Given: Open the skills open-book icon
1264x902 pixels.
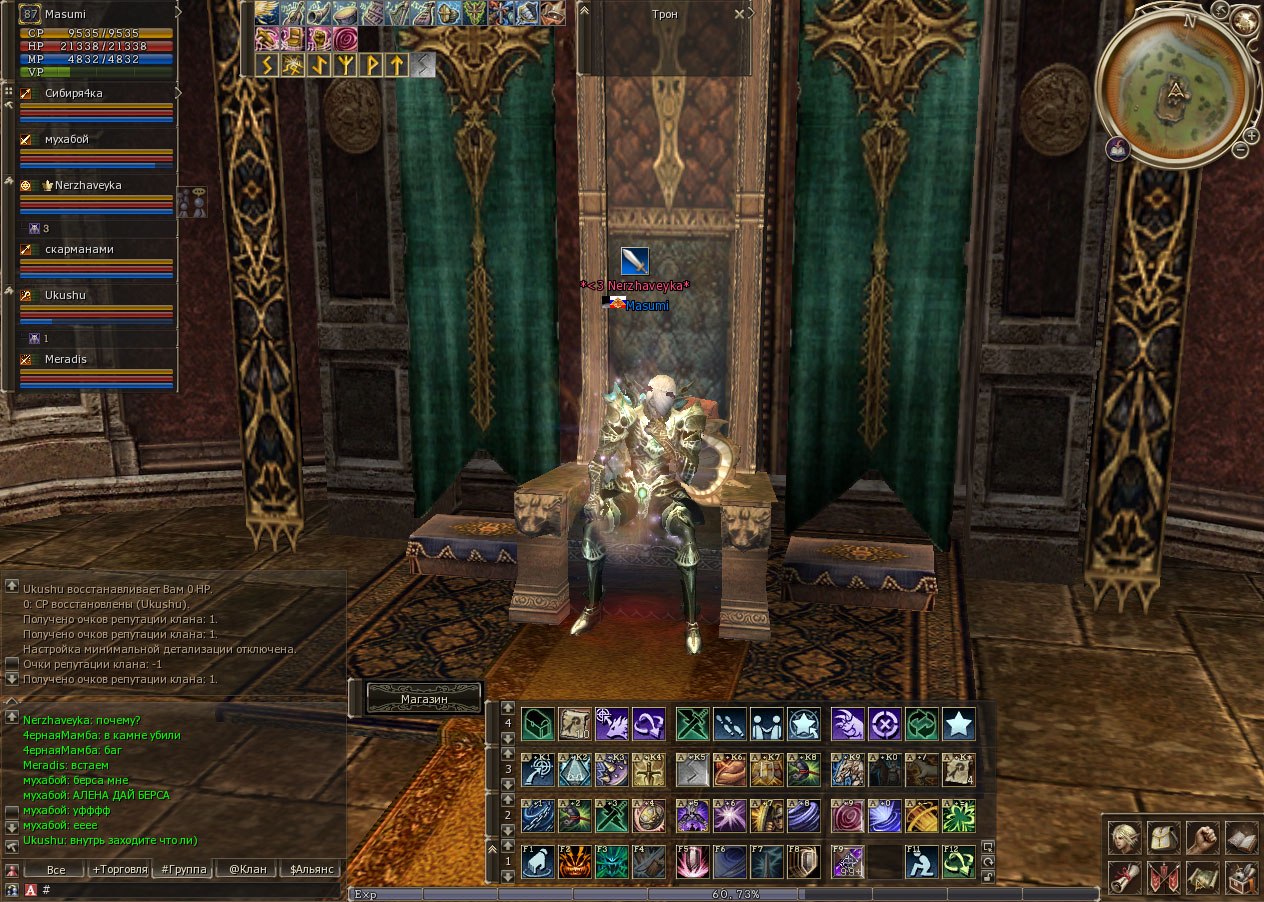Looking at the screenshot, I should point(1241,838).
